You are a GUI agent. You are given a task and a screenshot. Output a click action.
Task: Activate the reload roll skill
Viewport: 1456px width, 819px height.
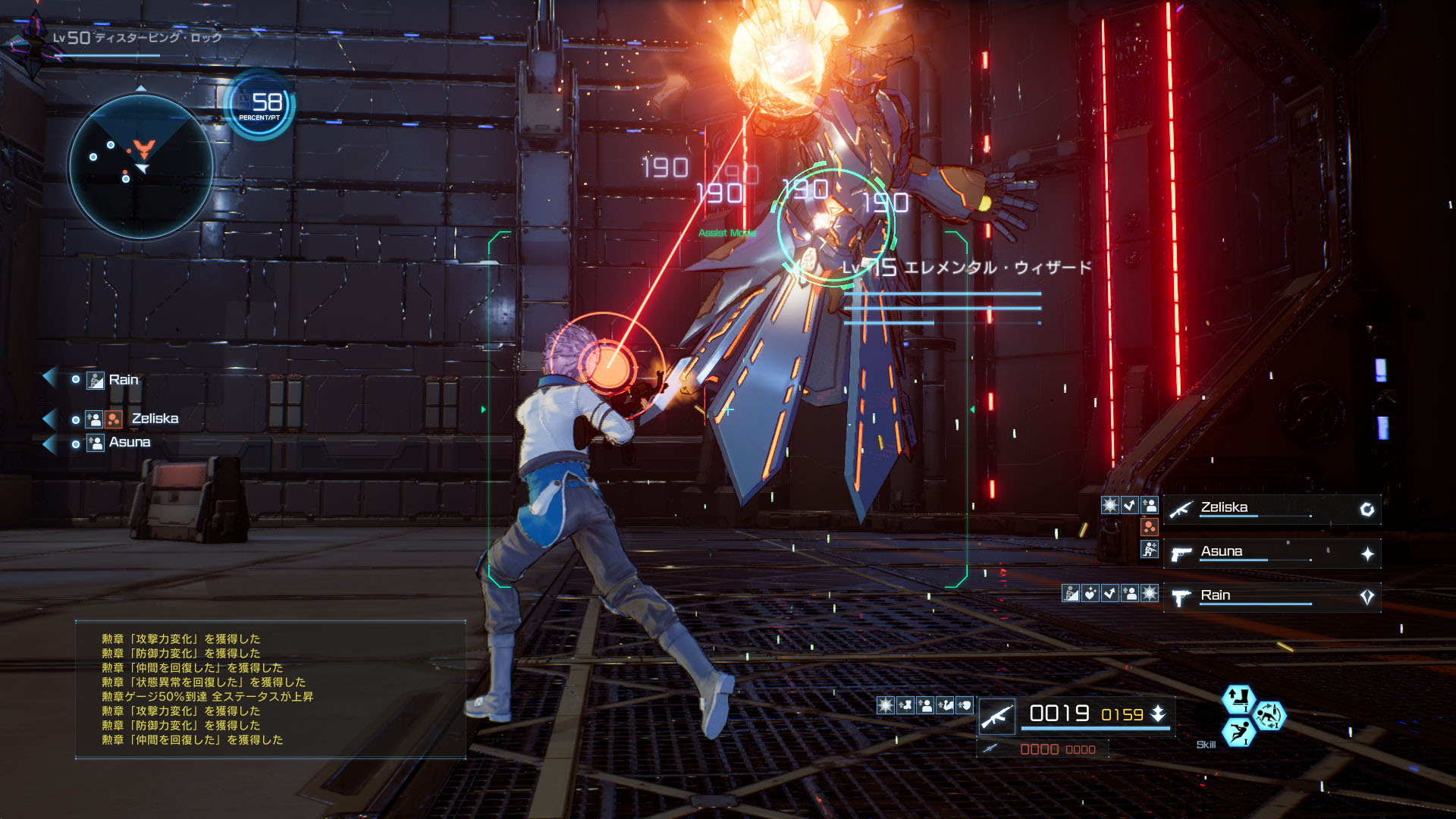[1269, 715]
